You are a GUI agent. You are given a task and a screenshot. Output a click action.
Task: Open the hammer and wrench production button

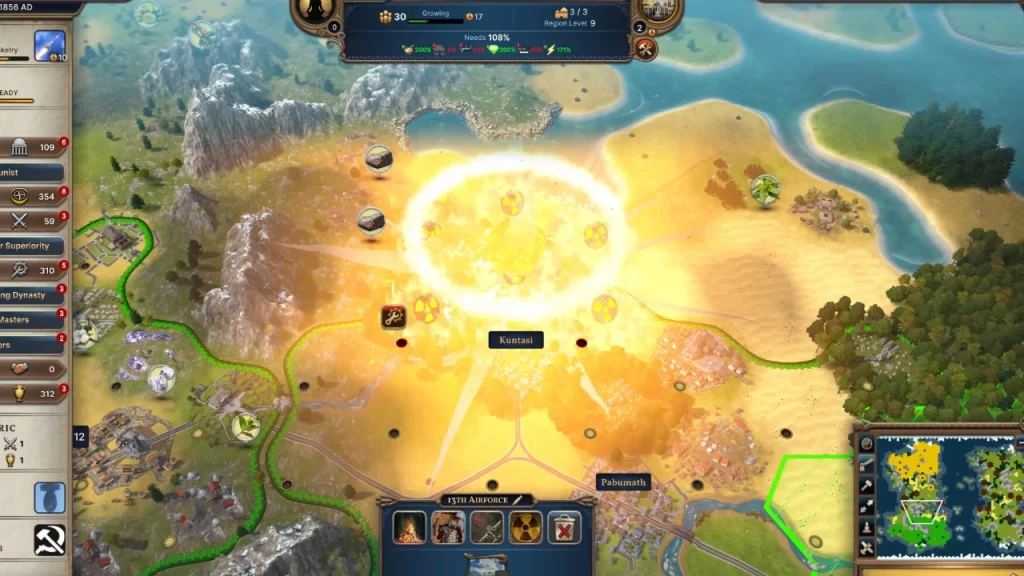[x=645, y=48]
